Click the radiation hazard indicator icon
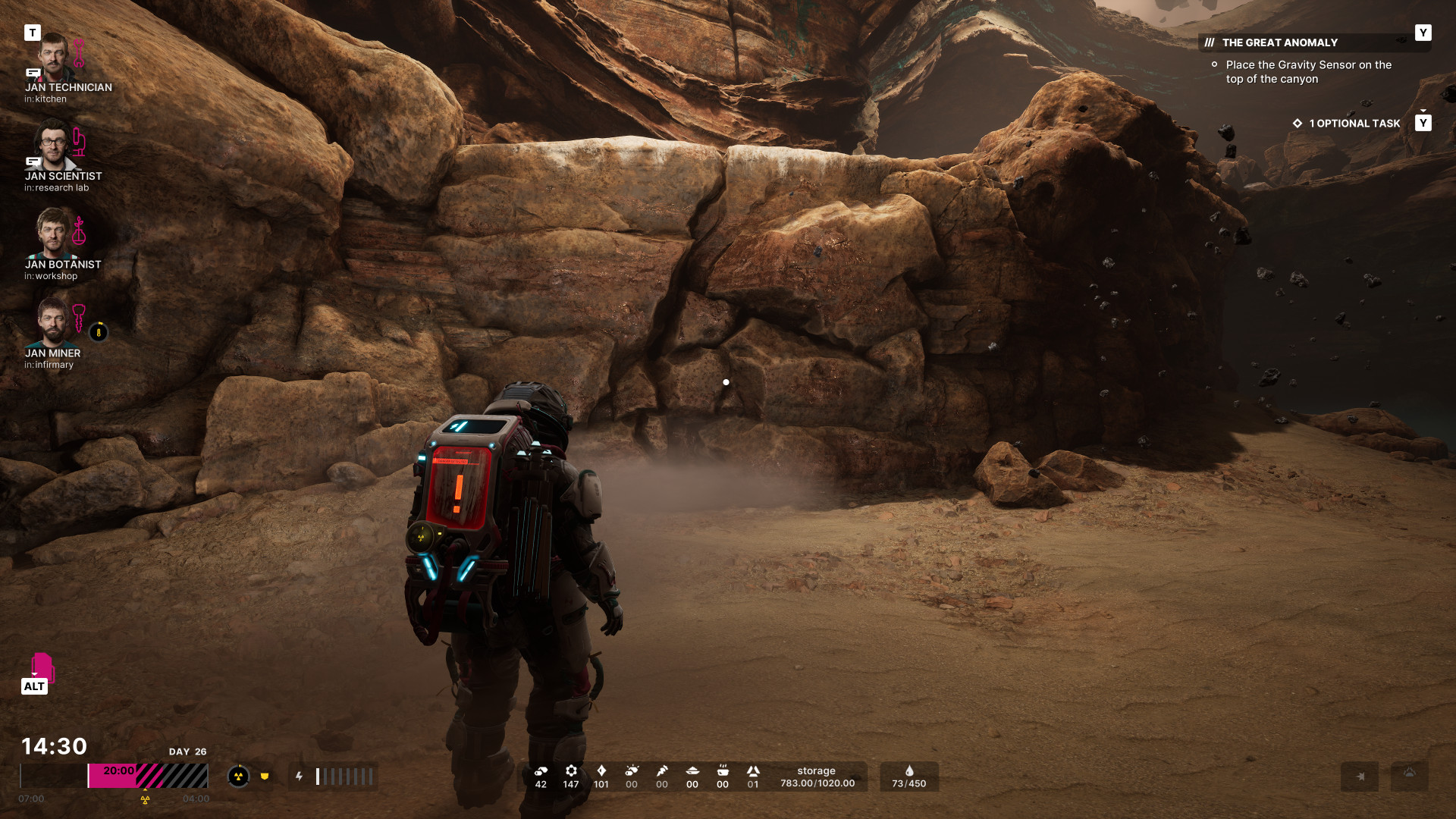The image size is (1456, 819). (x=238, y=777)
